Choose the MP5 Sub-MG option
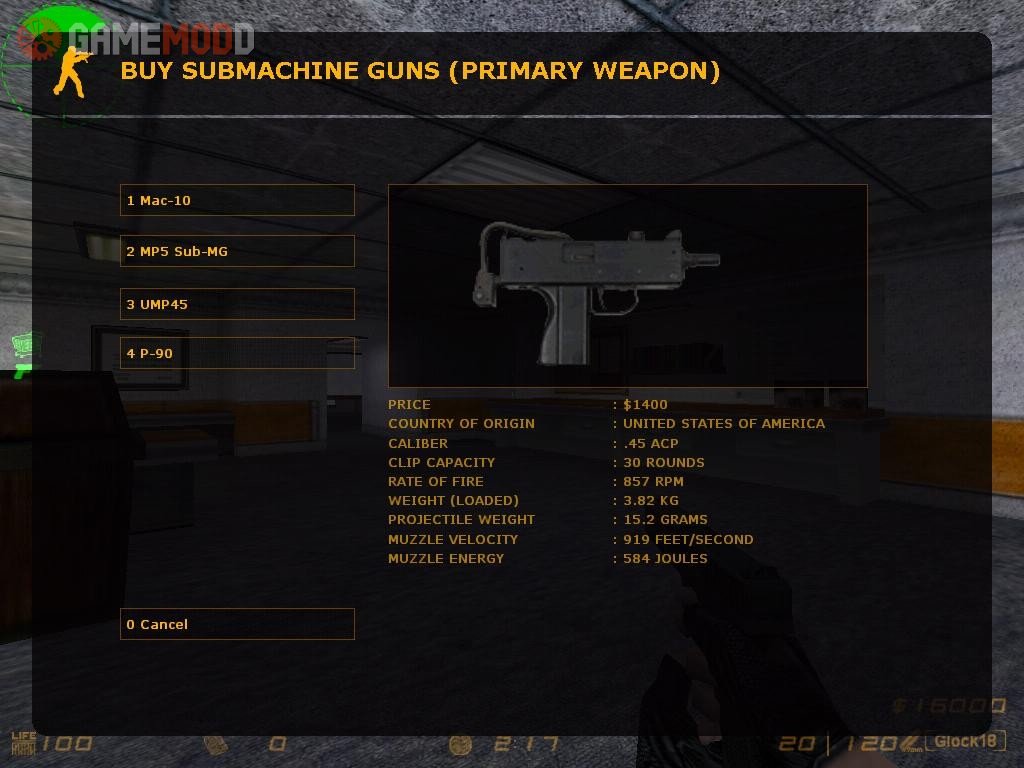Screen dimensions: 1024x768 click(237, 251)
